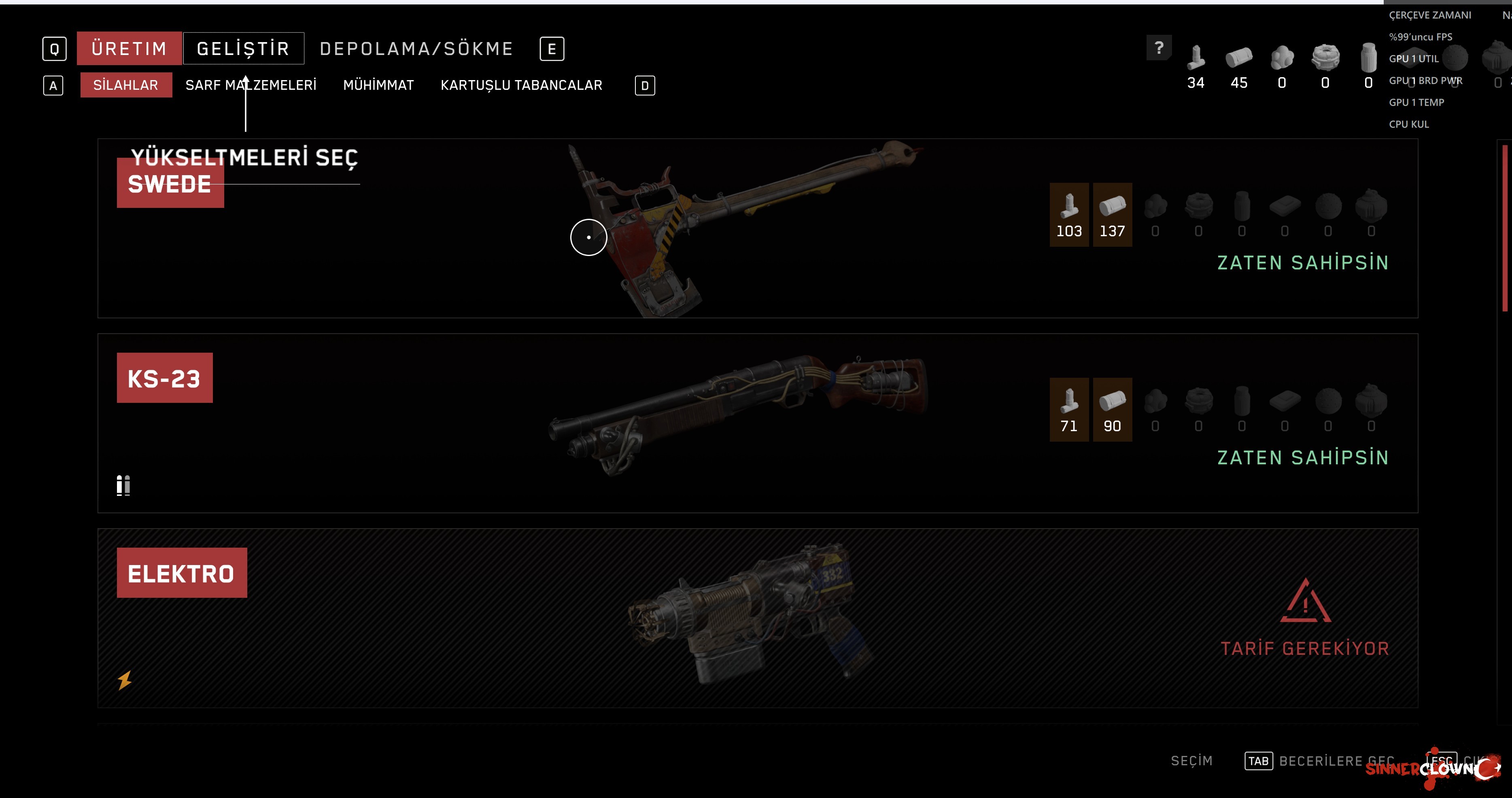Select the SARF MALZEMELERİ category

pos(251,85)
